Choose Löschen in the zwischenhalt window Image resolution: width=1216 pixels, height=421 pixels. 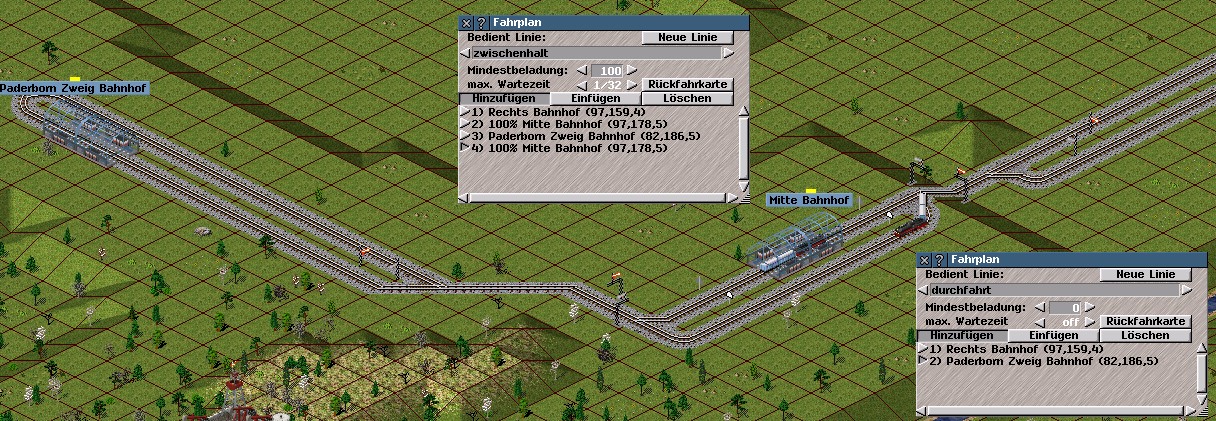point(687,99)
